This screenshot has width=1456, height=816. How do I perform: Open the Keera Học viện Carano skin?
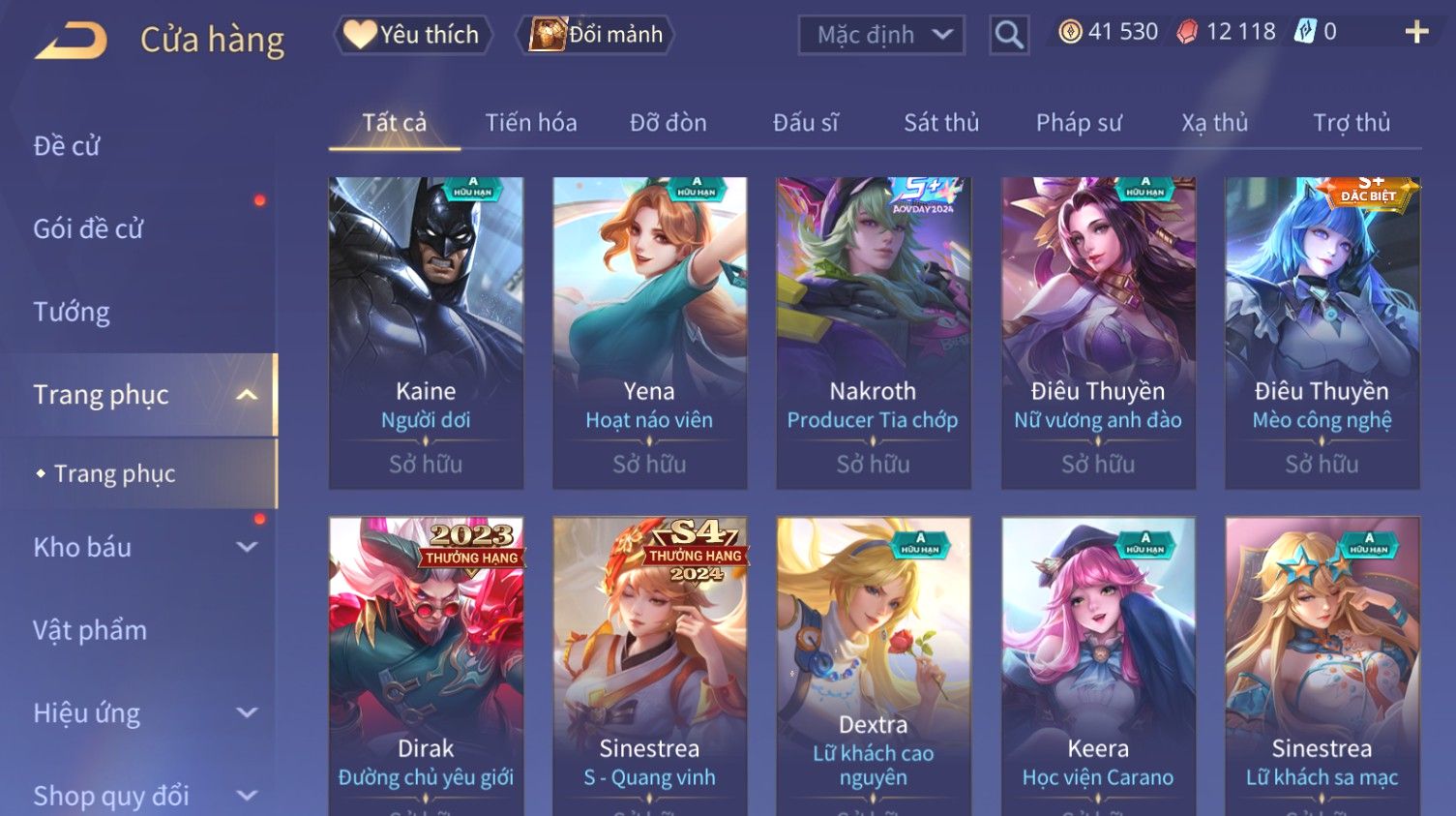[x=1098, y=666]
